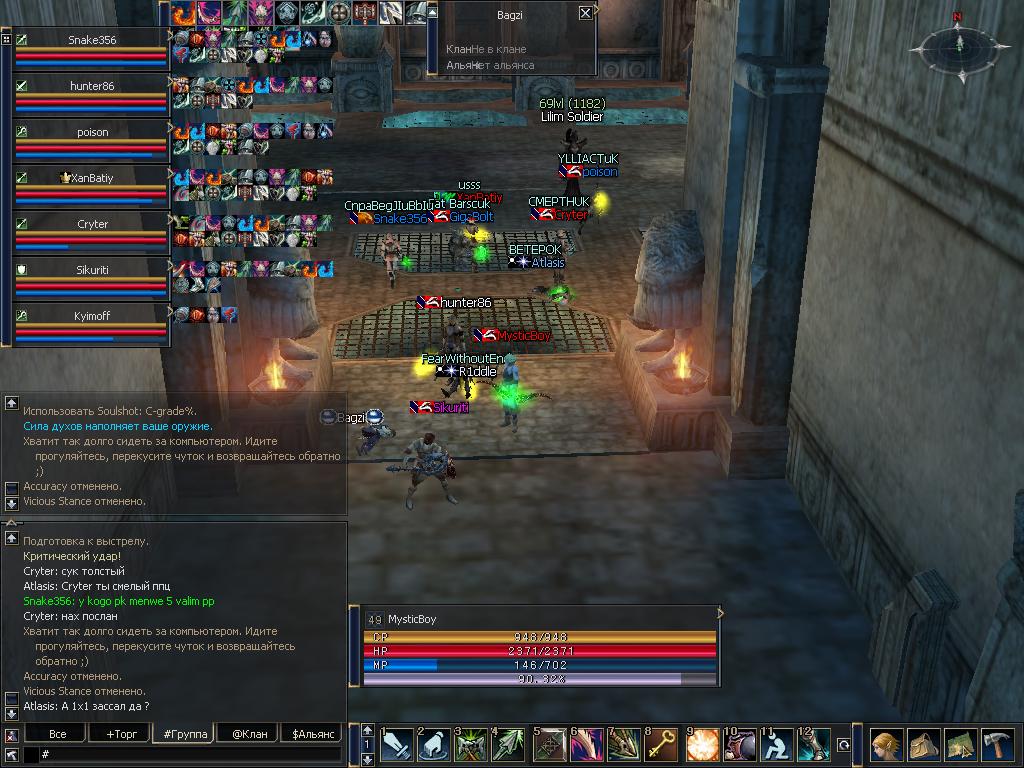Use the sword attack in hotbar slot 1
1024x768 pixels.
[x=395, y=745]
